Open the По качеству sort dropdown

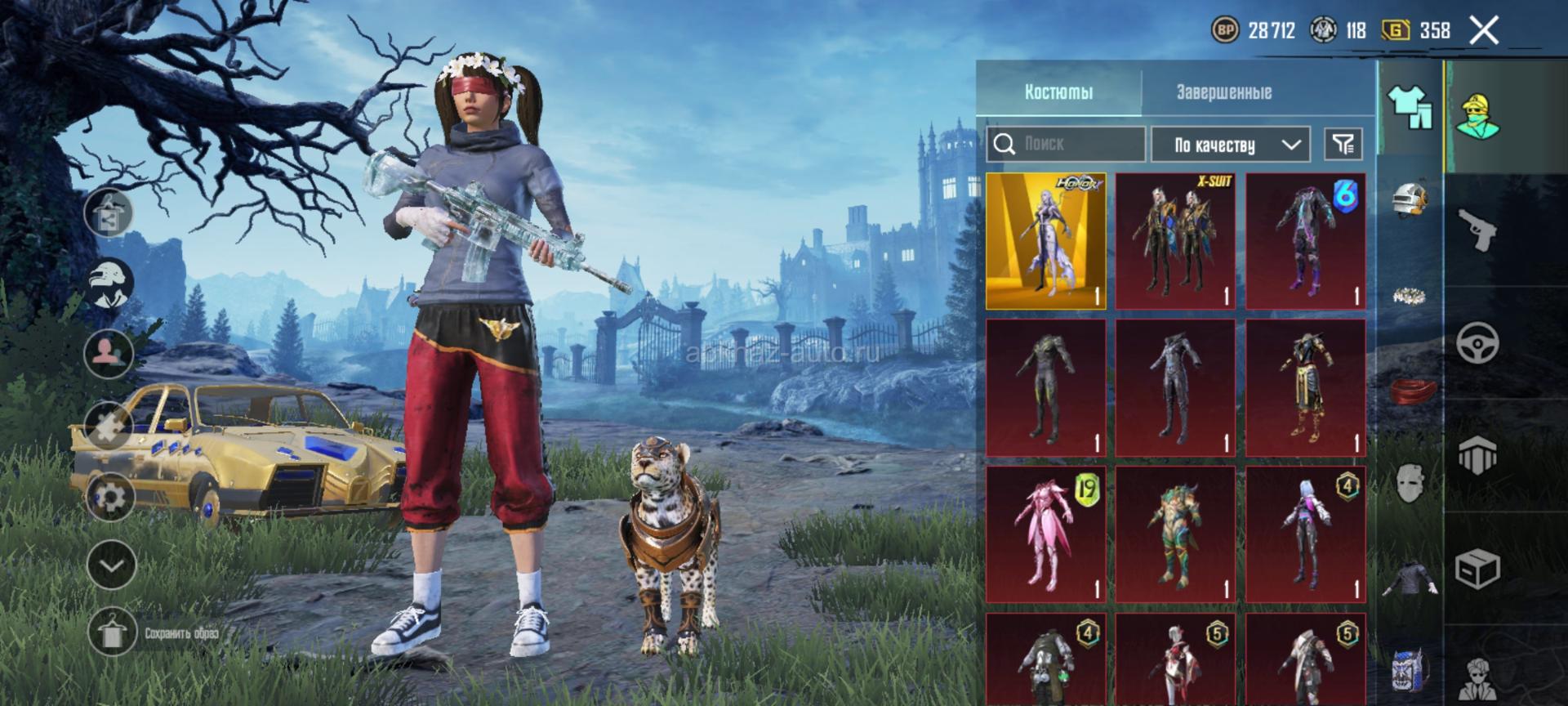[1230, 145]
